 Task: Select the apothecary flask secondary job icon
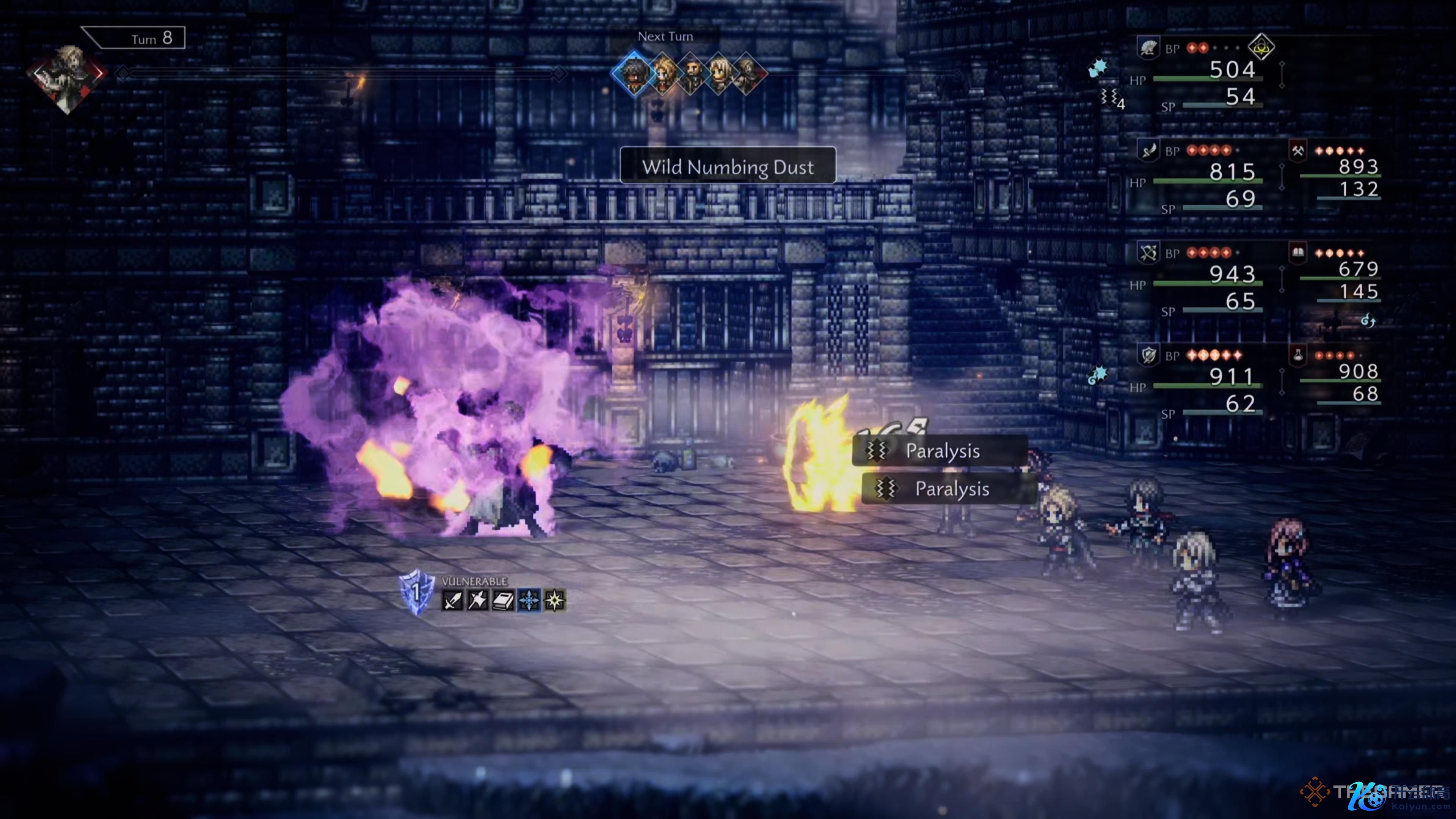1298,355
